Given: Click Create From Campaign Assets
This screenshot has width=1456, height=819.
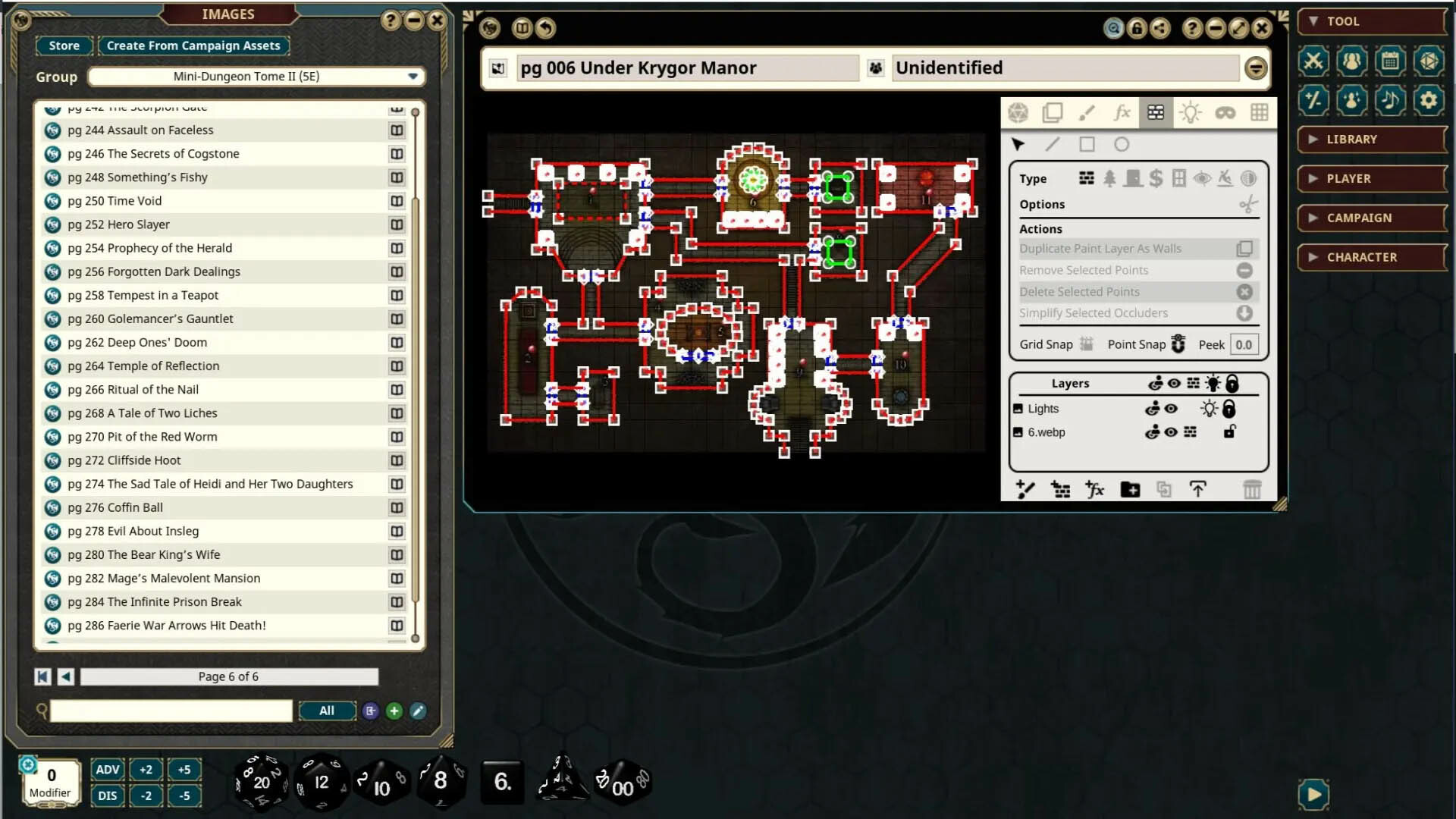Looking at the screenshot, I should [194, 45].
